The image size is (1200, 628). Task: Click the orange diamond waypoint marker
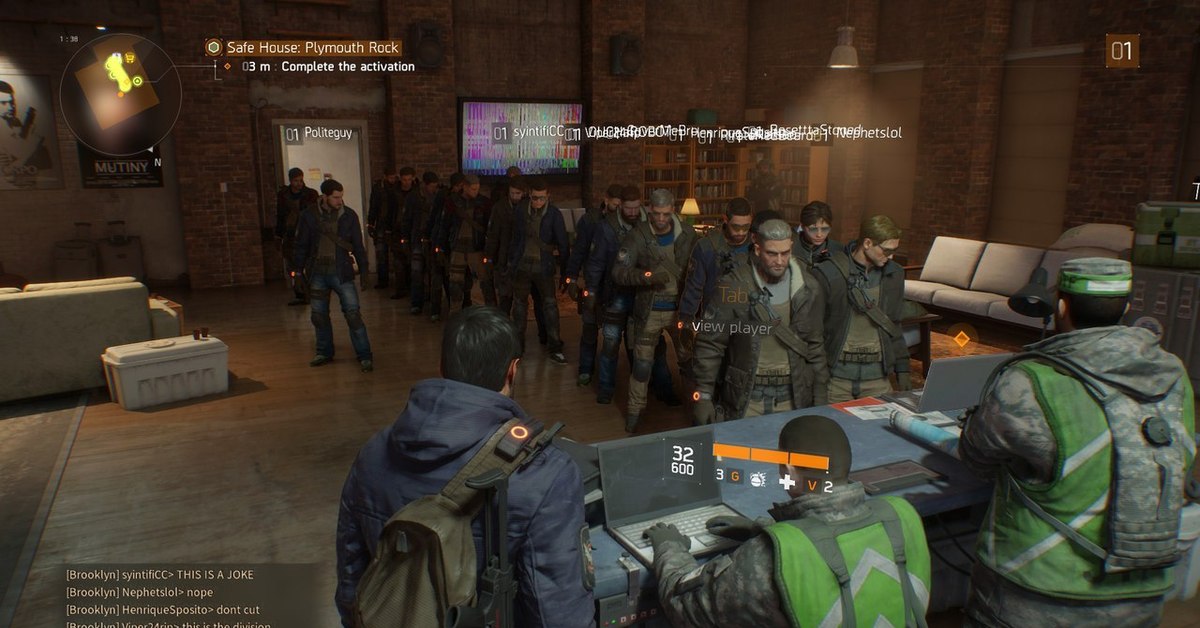(961, 339)
